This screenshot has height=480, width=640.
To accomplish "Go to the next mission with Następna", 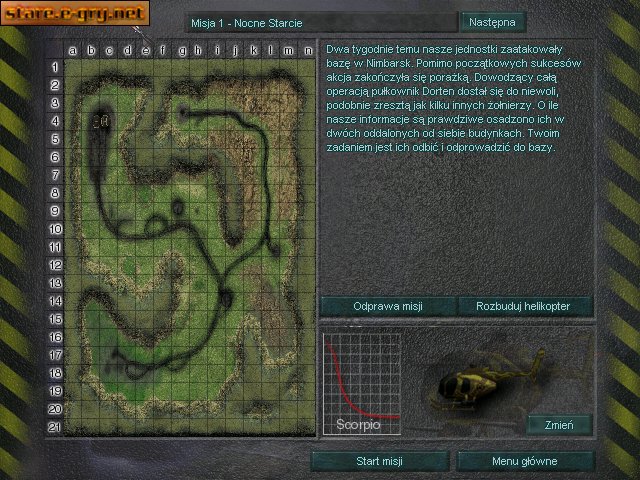I will click(x=491, y=22).
